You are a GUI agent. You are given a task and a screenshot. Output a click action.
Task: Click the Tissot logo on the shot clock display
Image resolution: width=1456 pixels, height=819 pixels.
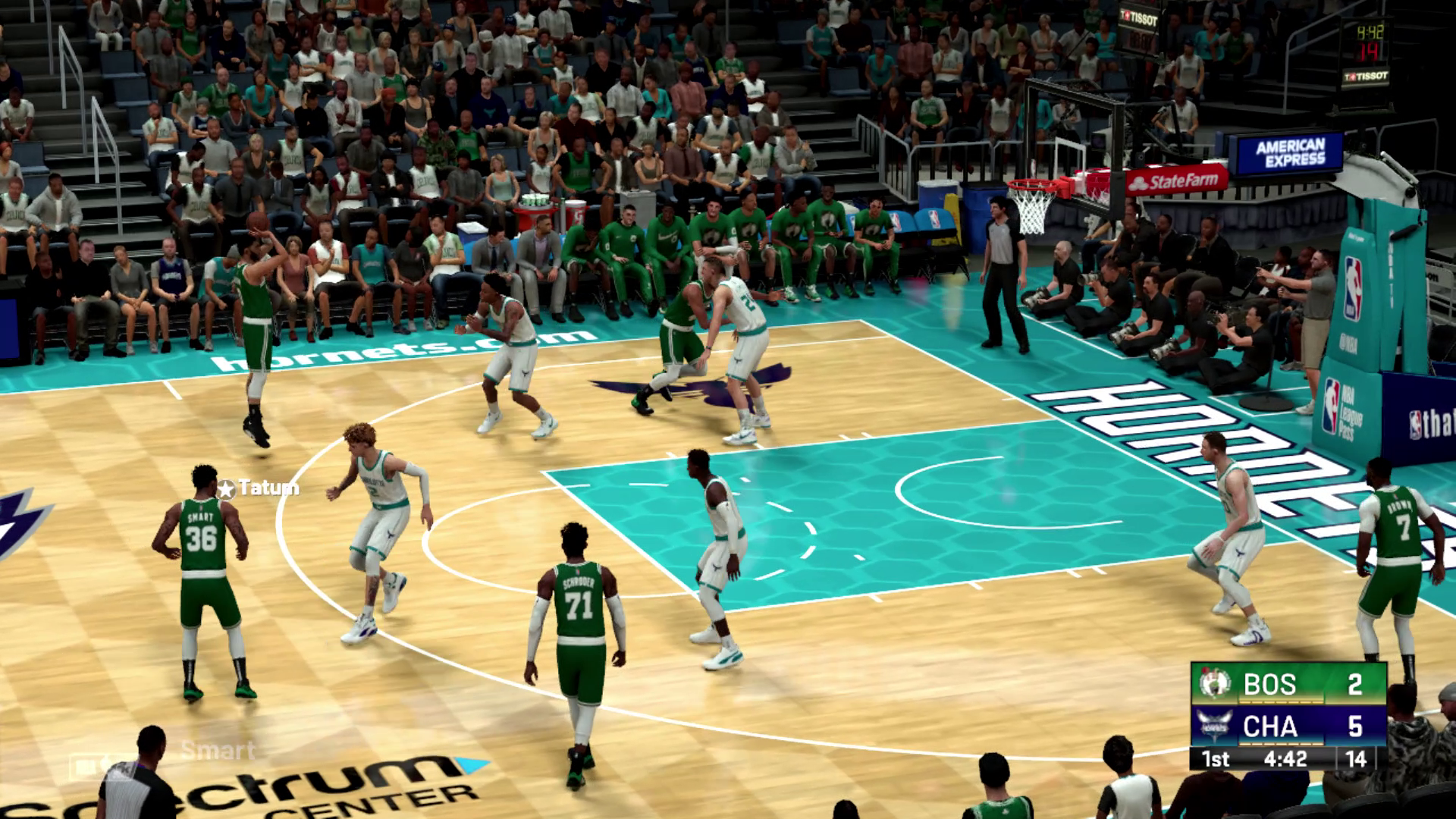(x=1367, y=77)
